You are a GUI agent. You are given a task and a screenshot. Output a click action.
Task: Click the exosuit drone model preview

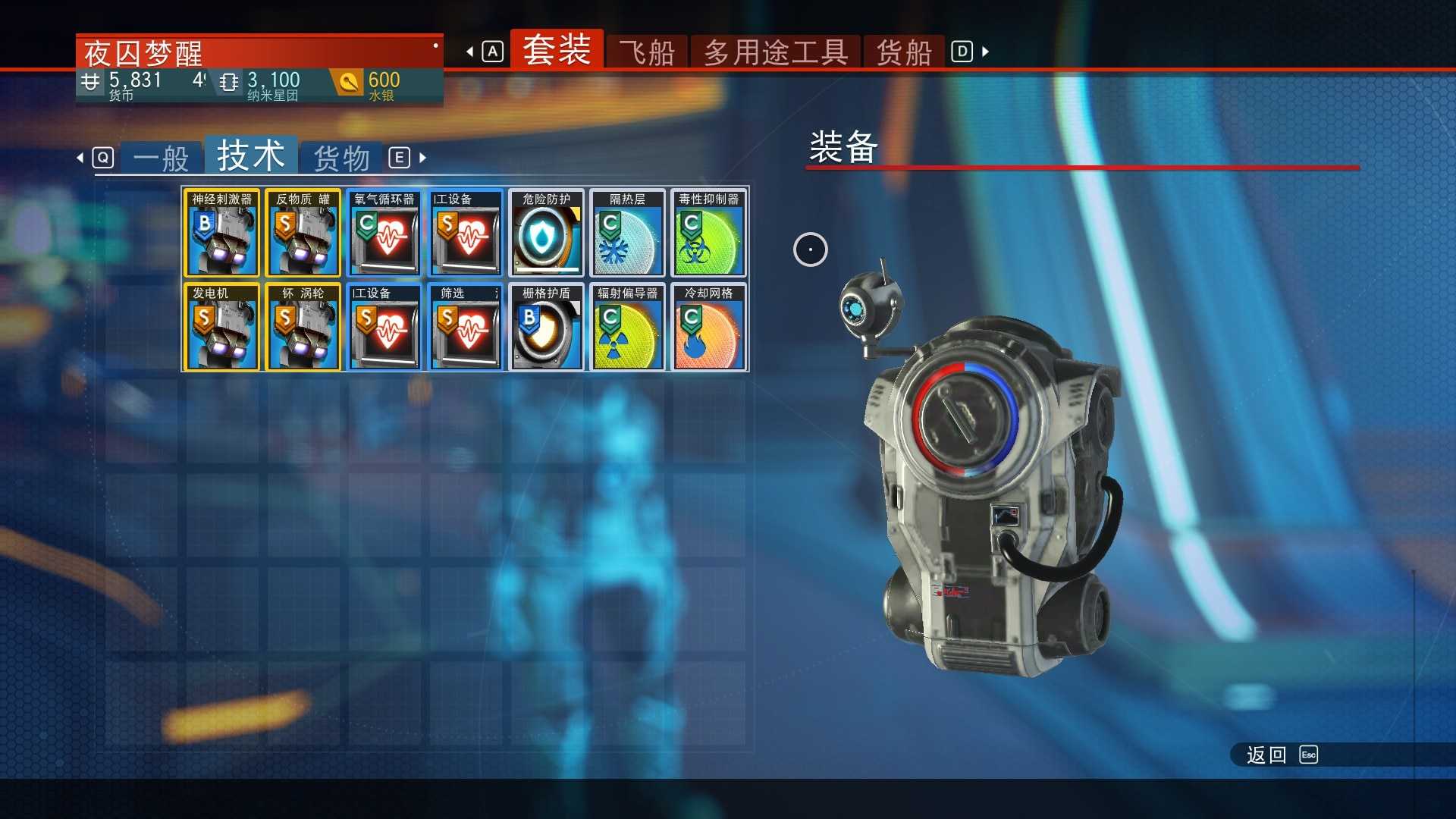click(x=986, y=493)
